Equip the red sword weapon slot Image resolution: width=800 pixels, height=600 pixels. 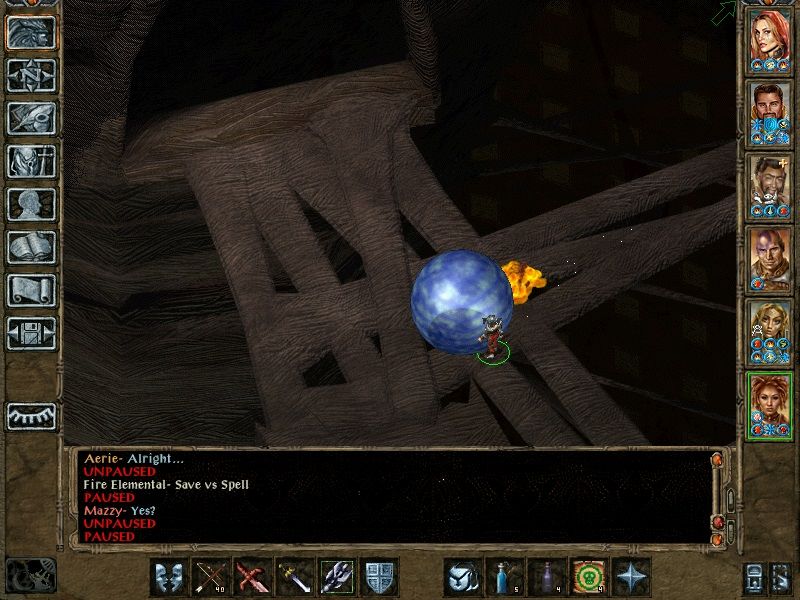(252, 578)
